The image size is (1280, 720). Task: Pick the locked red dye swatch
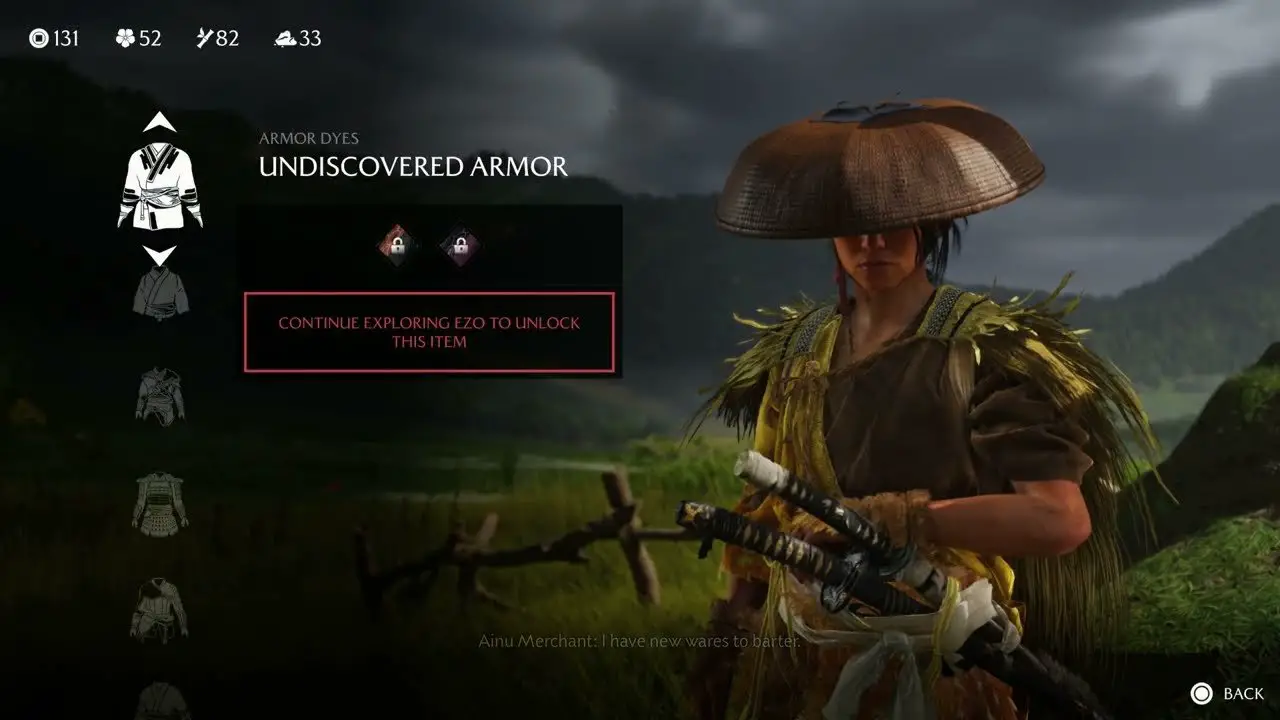(x=397, y=244)
